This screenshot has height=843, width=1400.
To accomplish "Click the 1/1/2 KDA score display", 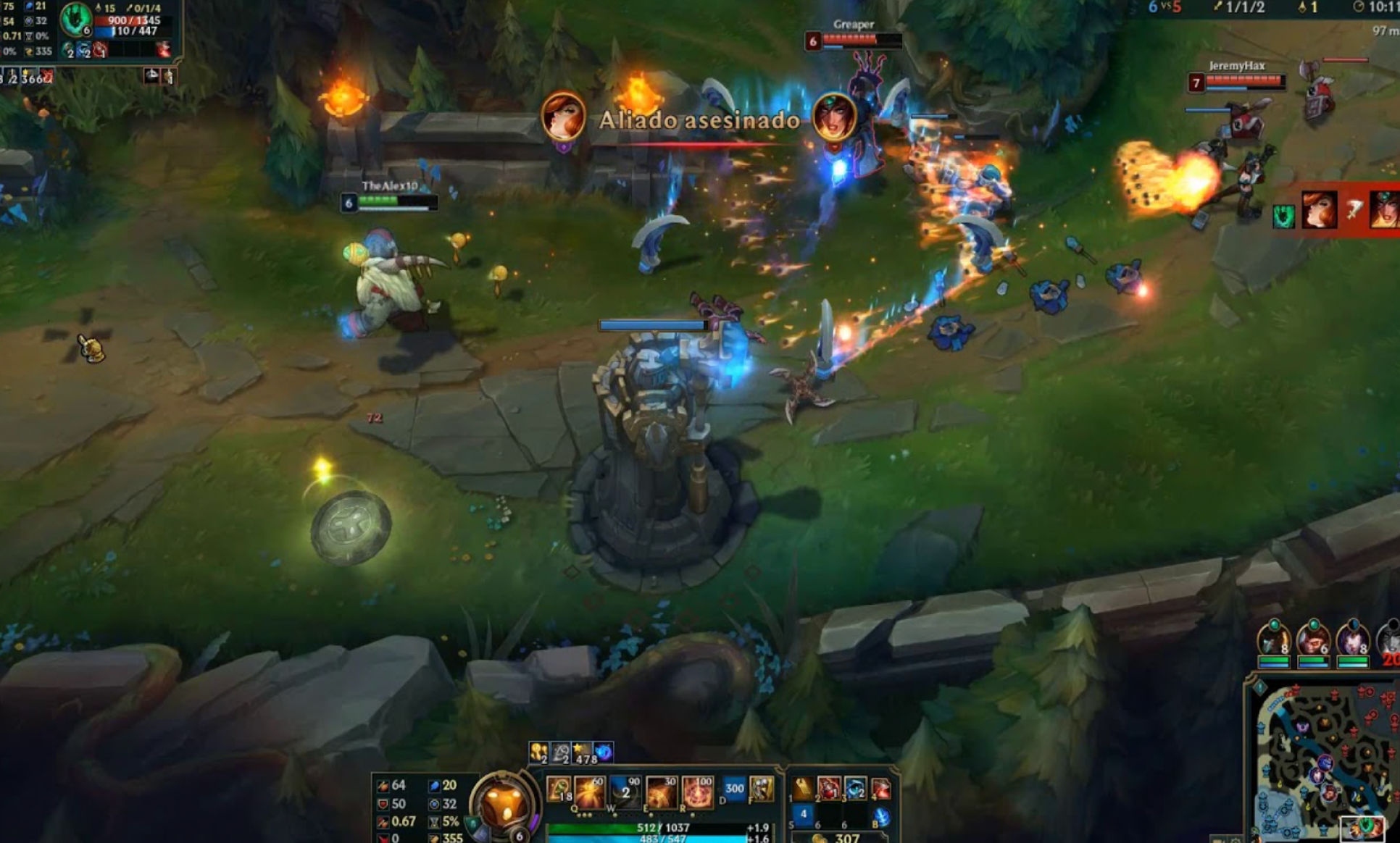I will point(1246,7).
